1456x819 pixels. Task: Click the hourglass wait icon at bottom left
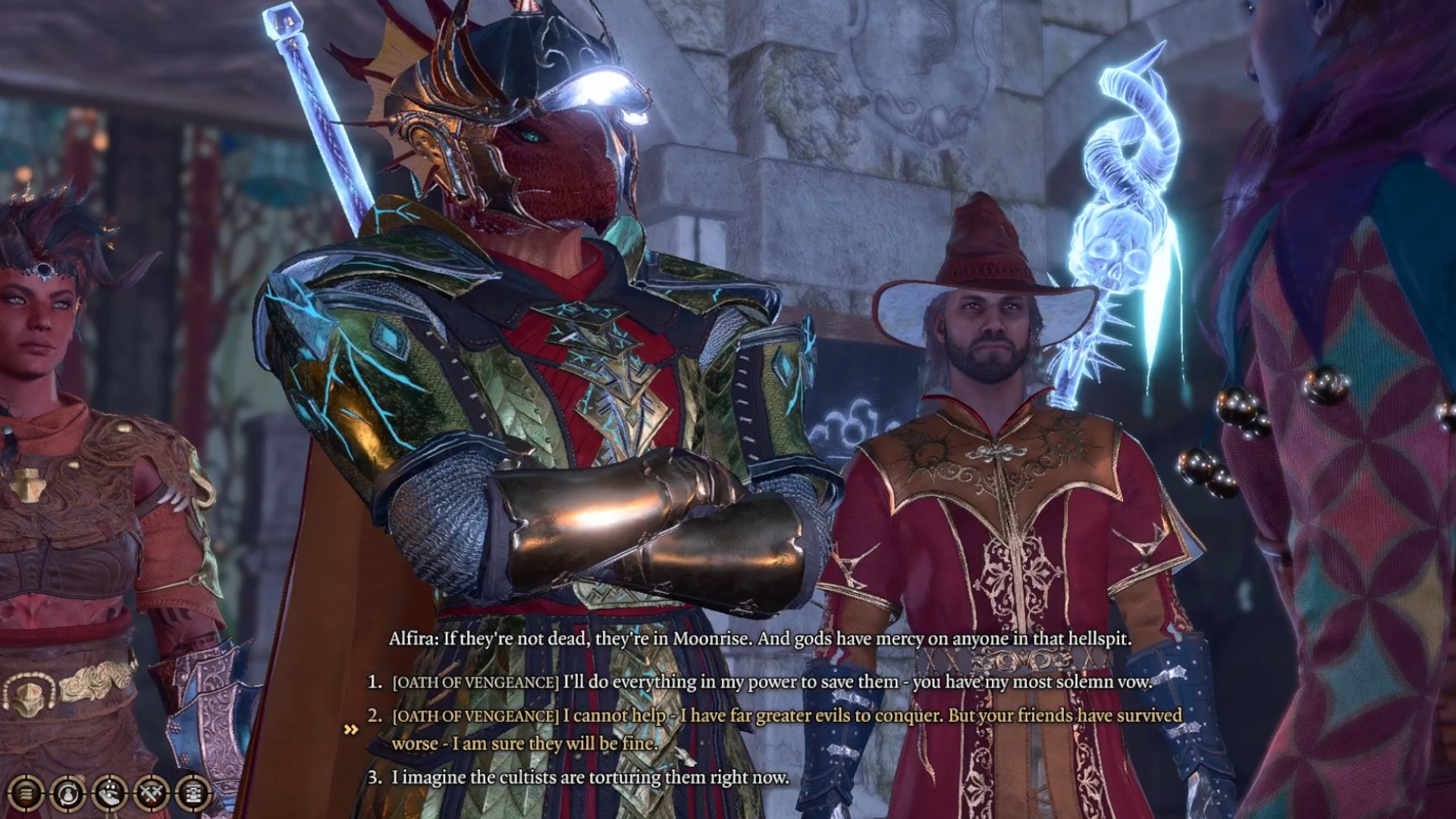pyautogui.click(x=193, y=794)
